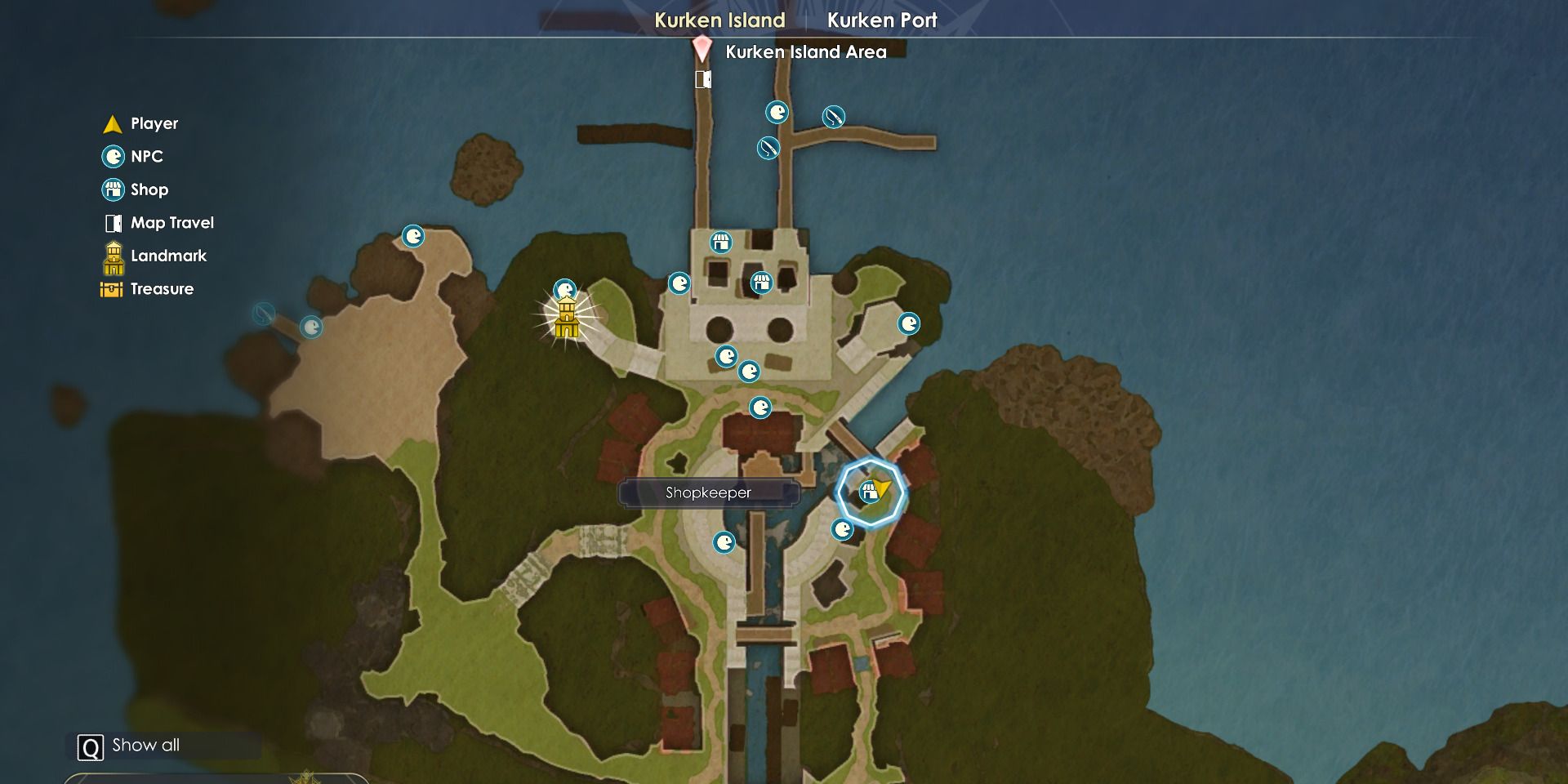
Task: Click the Map Travel legend entry
Action: tap(171, 222)
